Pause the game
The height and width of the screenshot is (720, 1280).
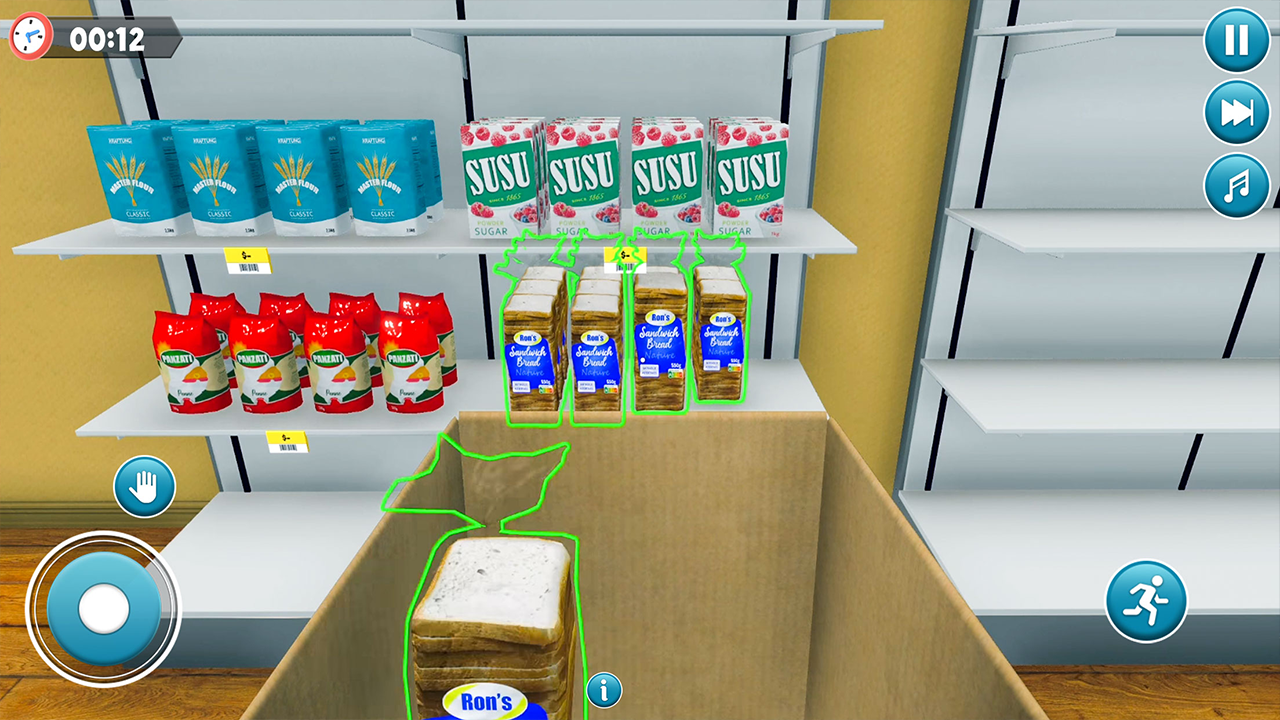tap(1237, 41)
